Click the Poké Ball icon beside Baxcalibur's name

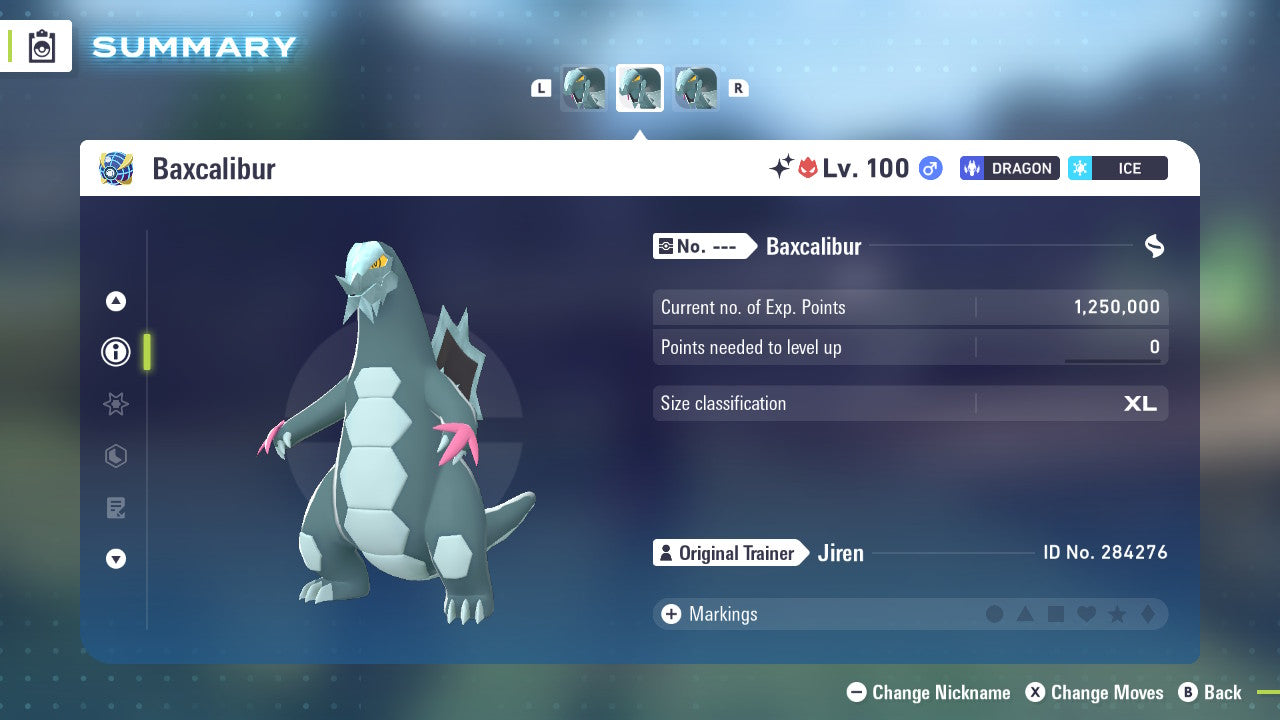(116, 168)
